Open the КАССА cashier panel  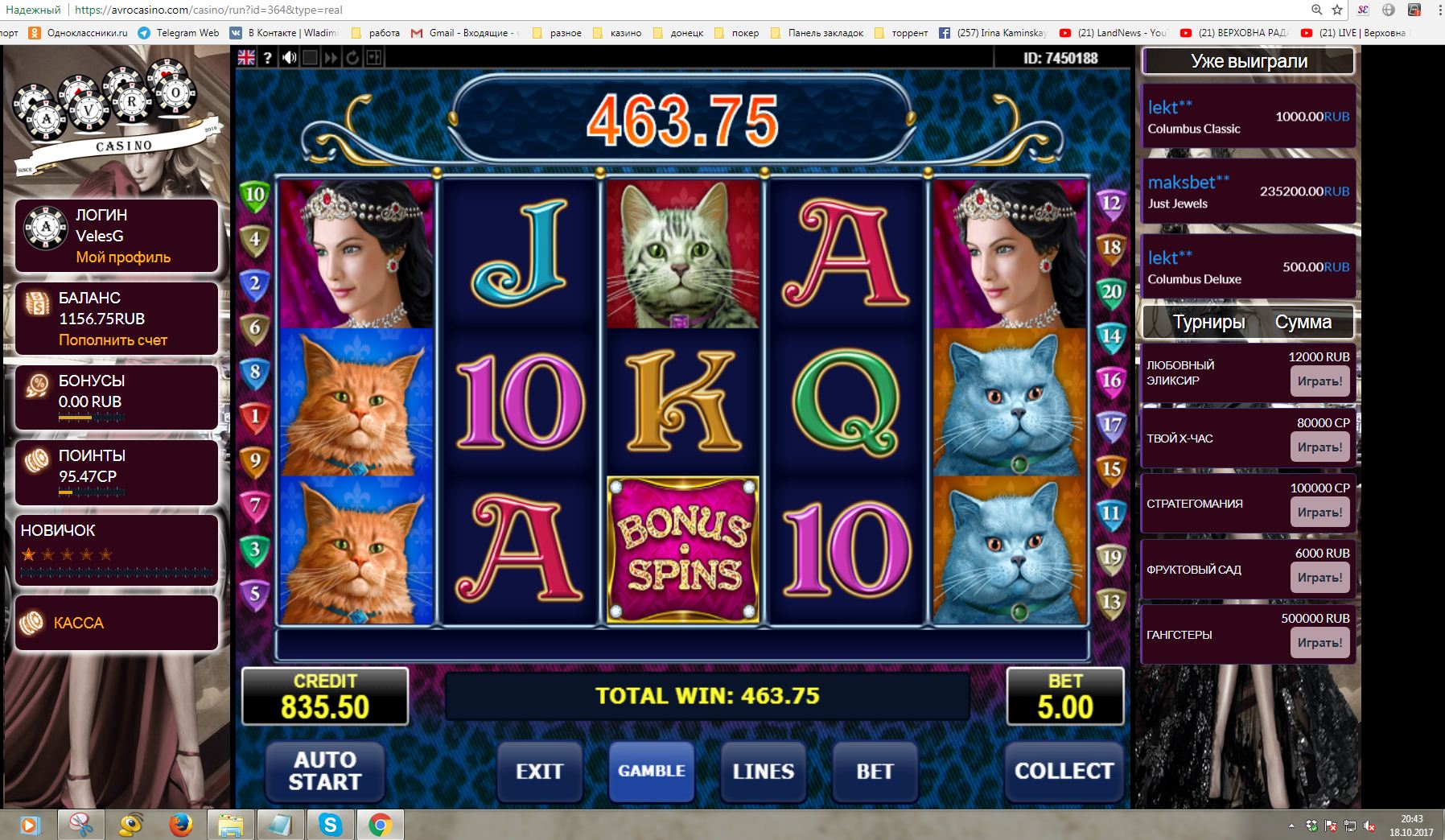(79, 623)
